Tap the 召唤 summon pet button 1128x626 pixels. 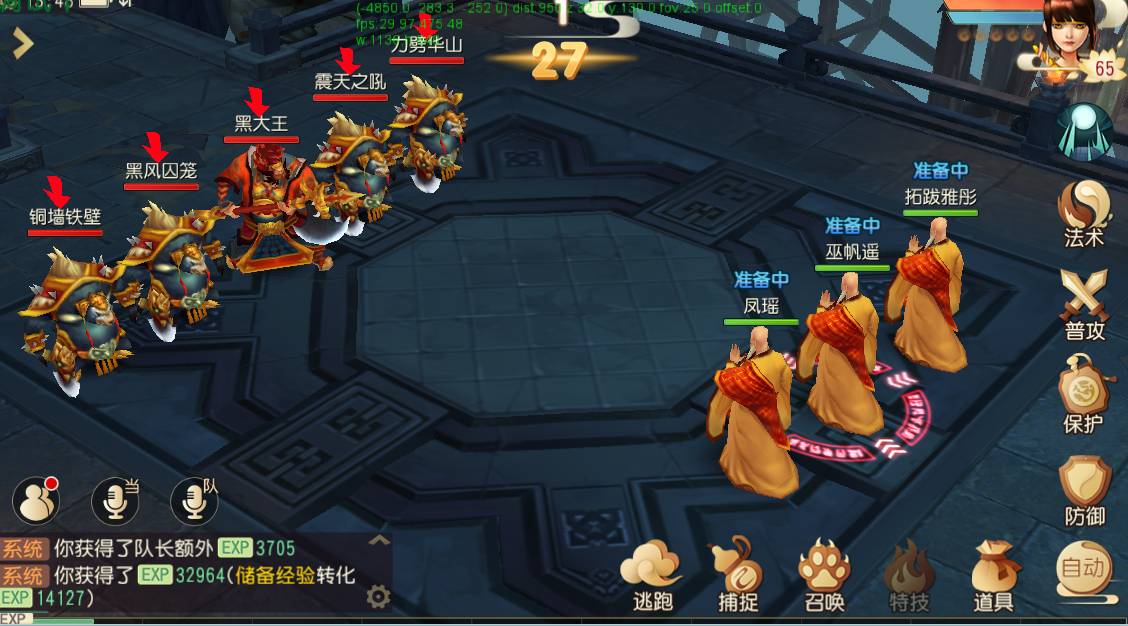click(x=824, y=574)
